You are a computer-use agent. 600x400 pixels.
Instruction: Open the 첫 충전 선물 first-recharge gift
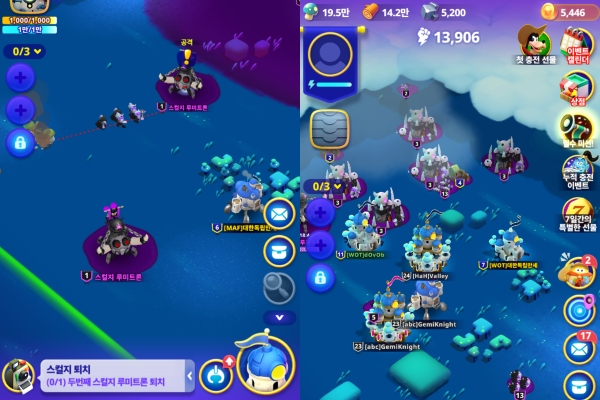[x=536, y=46]
